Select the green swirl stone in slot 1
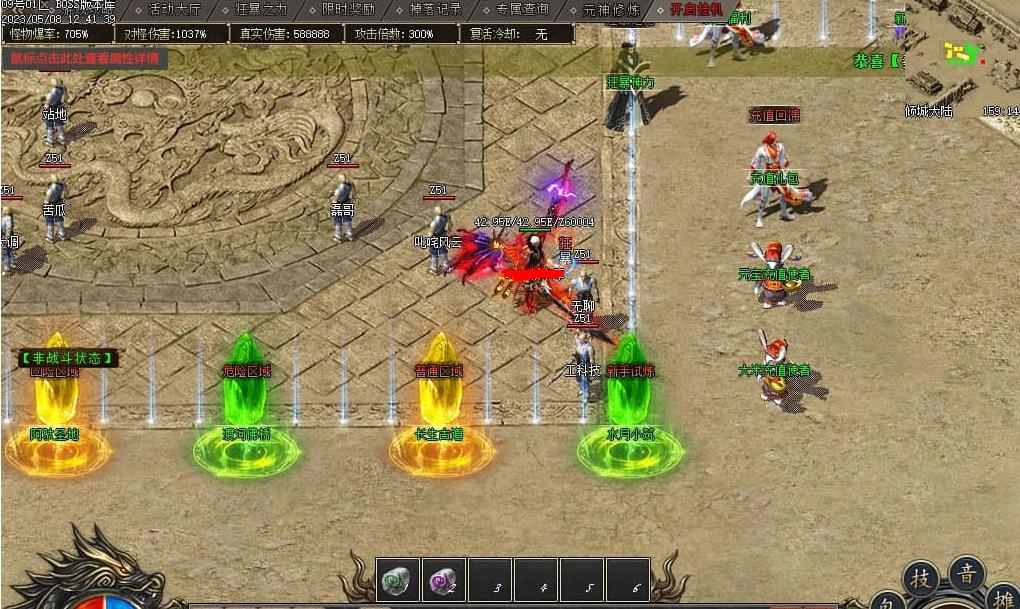 [398, 579]
